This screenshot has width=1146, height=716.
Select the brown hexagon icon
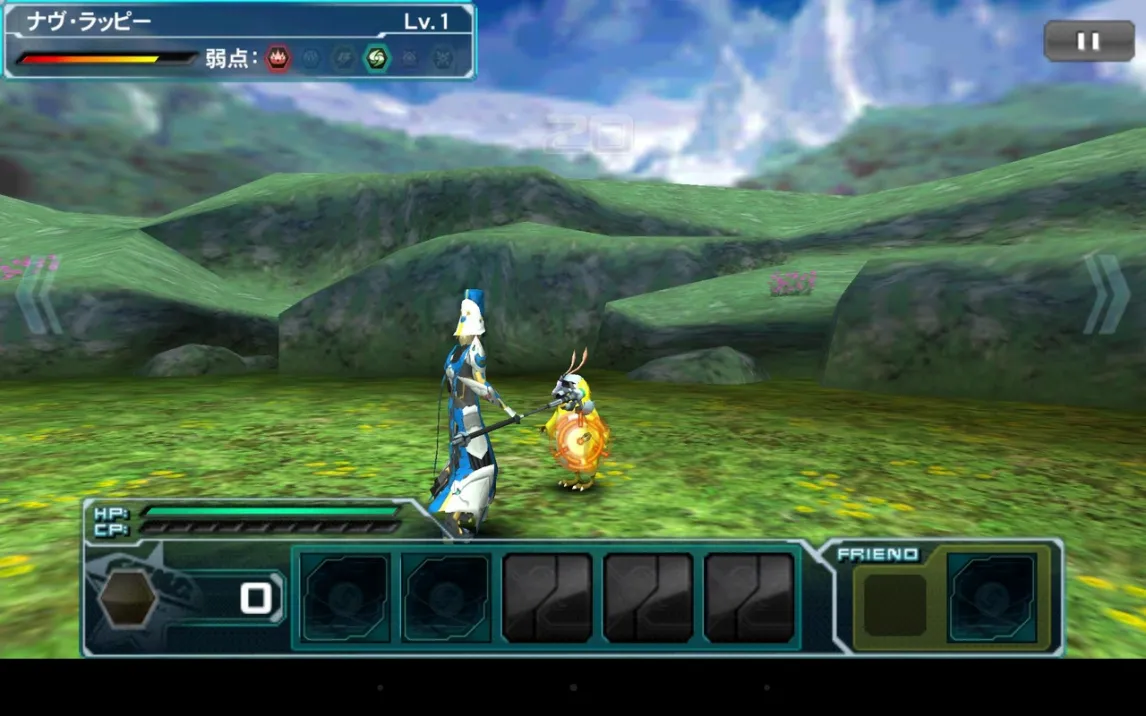128,599
